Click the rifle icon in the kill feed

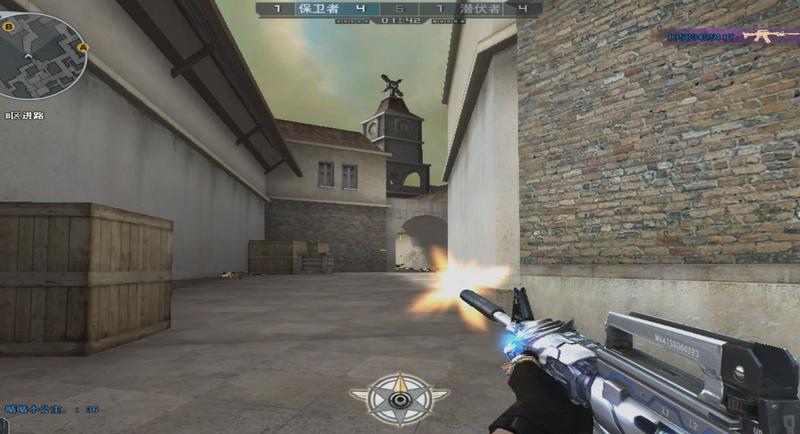click(x=767, y=37)
